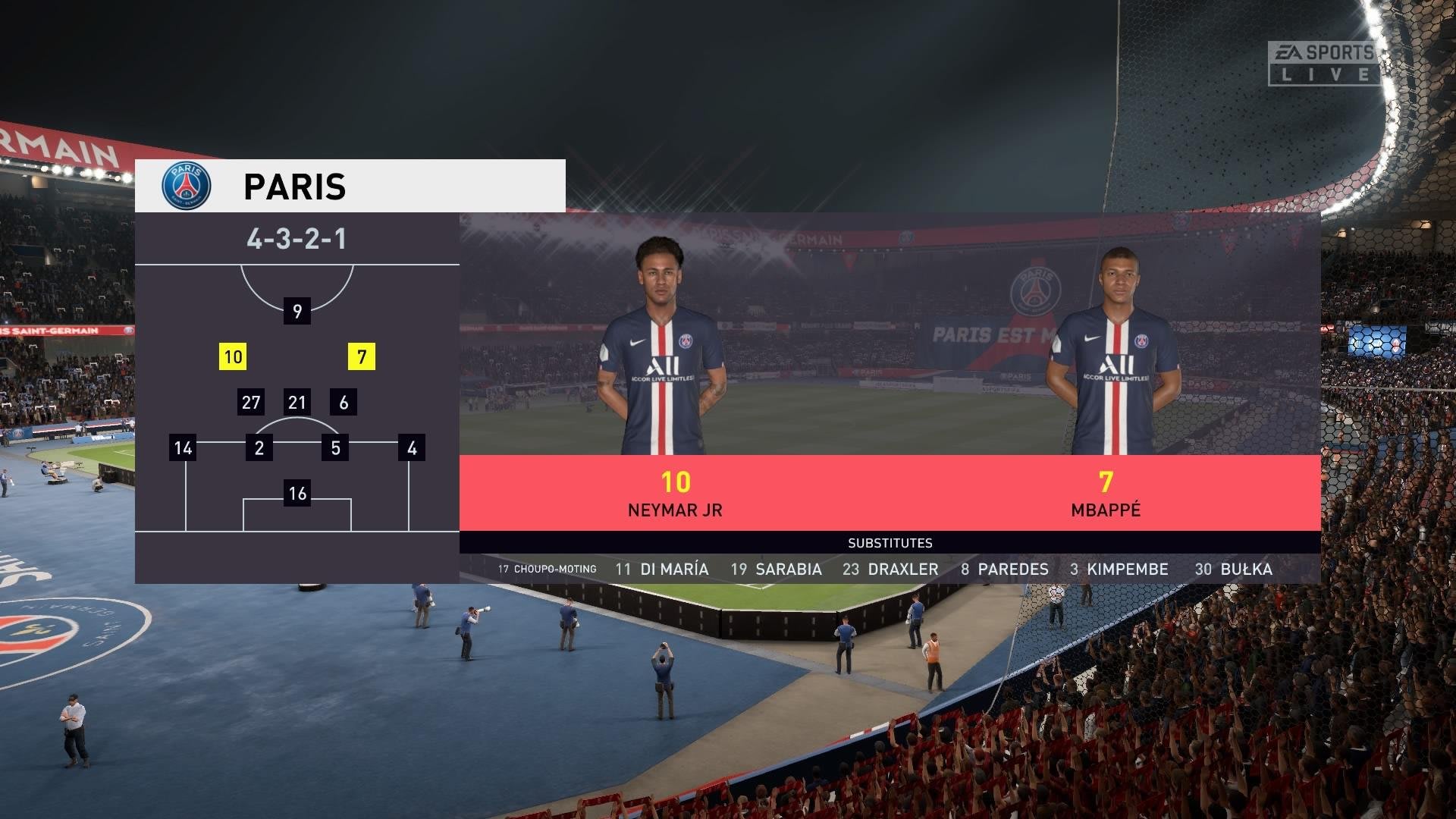Click Mbappé's player portrait

1114,353
